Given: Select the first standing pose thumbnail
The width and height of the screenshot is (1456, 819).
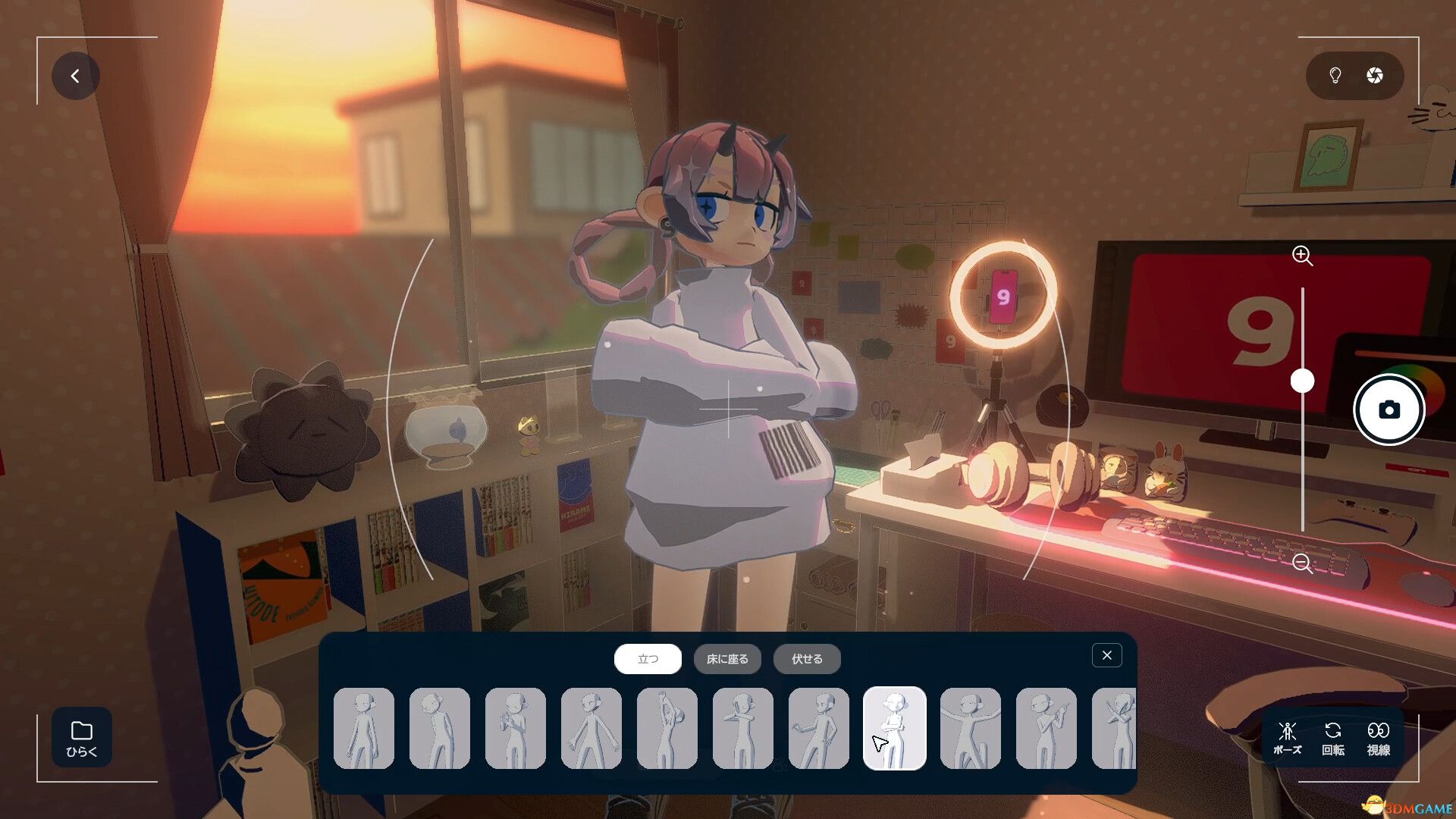Looking at the screenshot, I should click(x=364, y=728).
